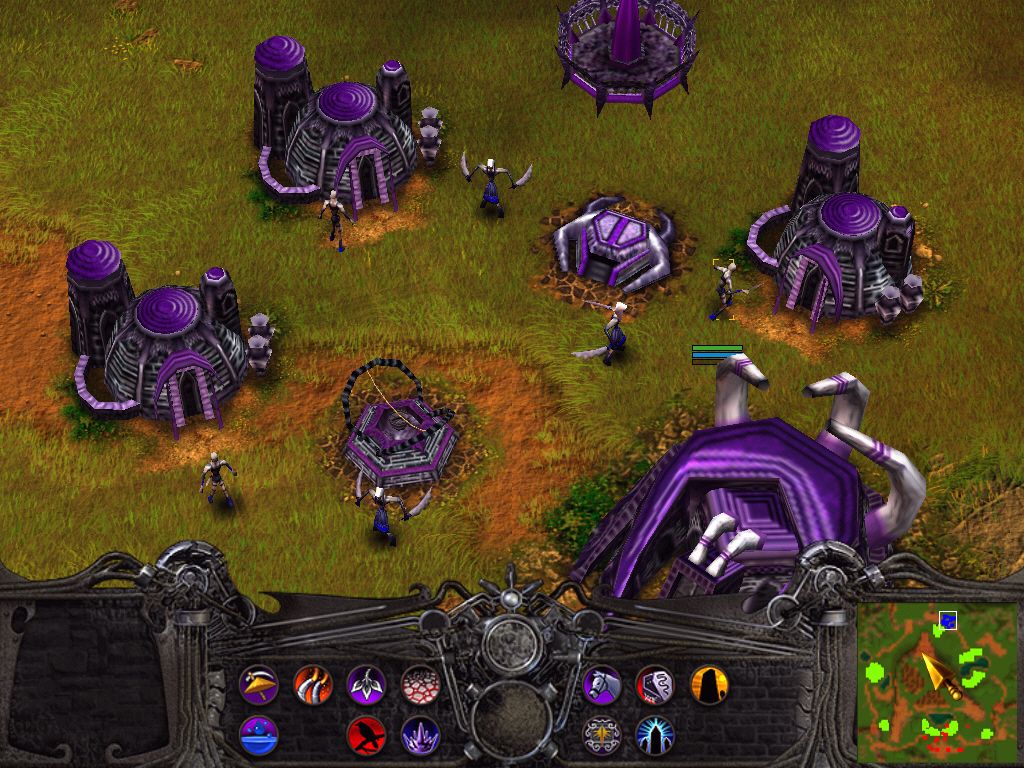Choose the curved tusks on orange icon
This screenshot has width=1024, height=768.
[x=313, y=685]
